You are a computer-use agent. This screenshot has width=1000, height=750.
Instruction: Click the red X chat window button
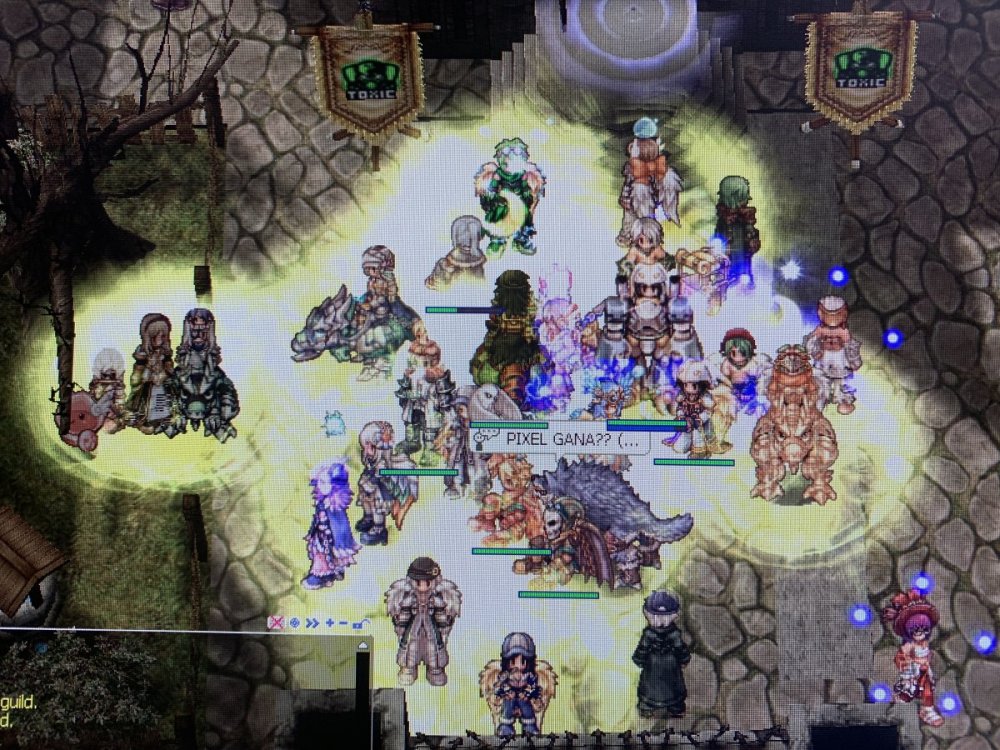(277, 622)
